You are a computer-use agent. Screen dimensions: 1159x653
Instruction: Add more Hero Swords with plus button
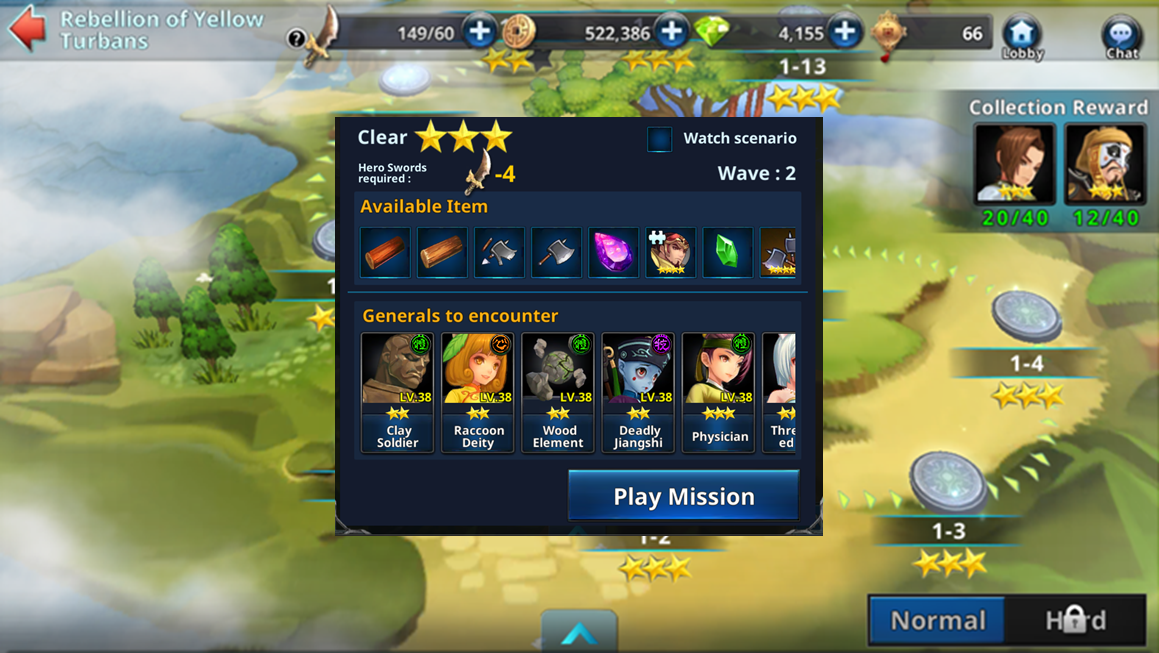tap(480, 32)
